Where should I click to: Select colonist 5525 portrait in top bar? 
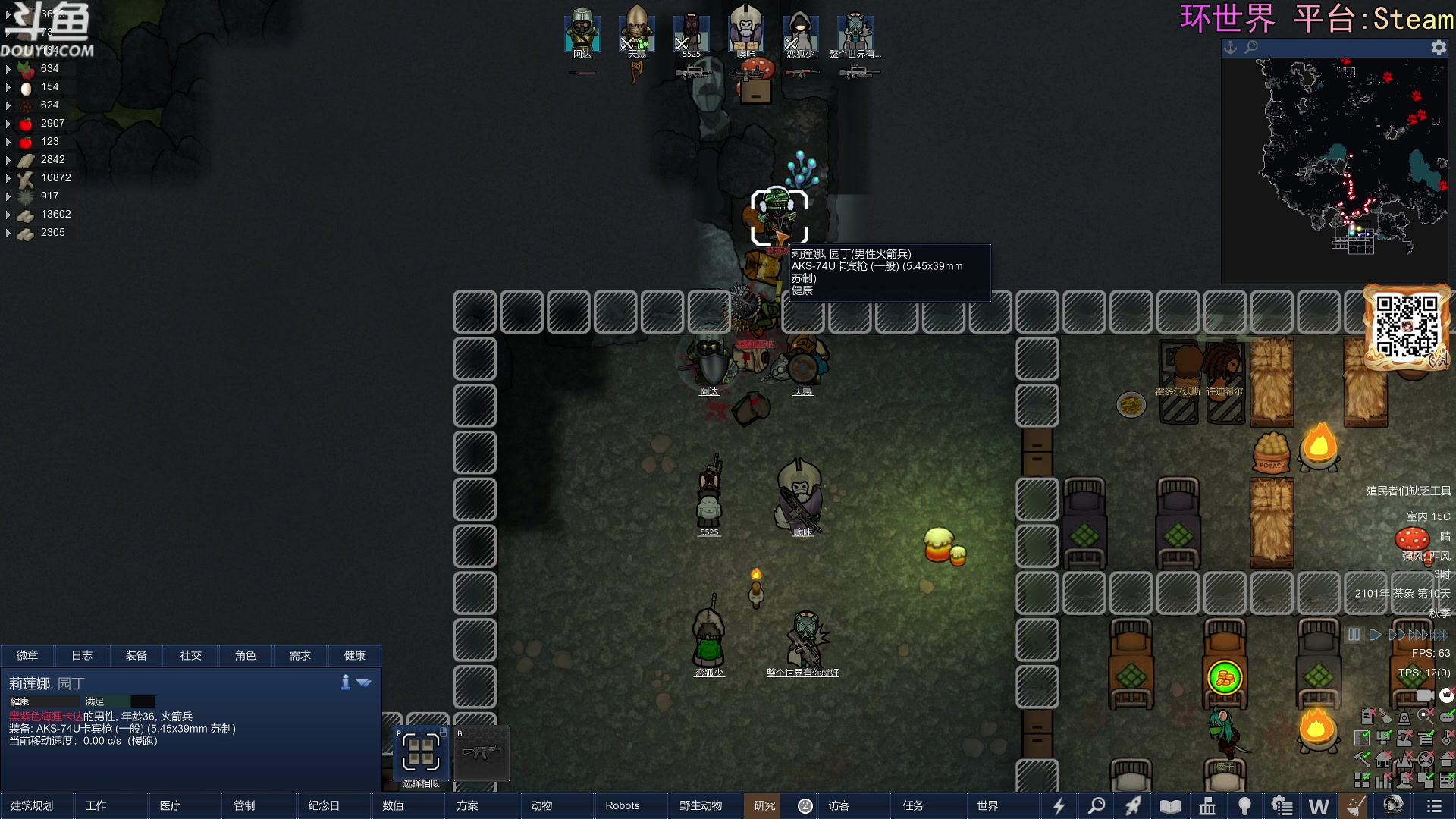(x=692, y=33)
